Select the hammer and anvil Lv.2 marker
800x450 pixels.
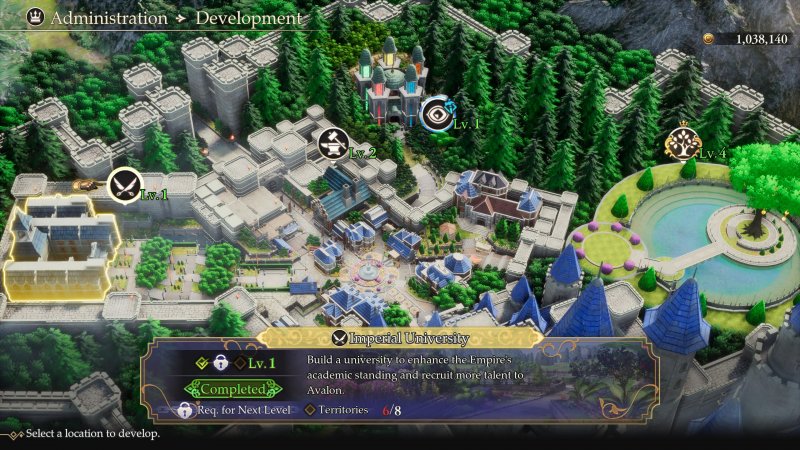point(334,144)
